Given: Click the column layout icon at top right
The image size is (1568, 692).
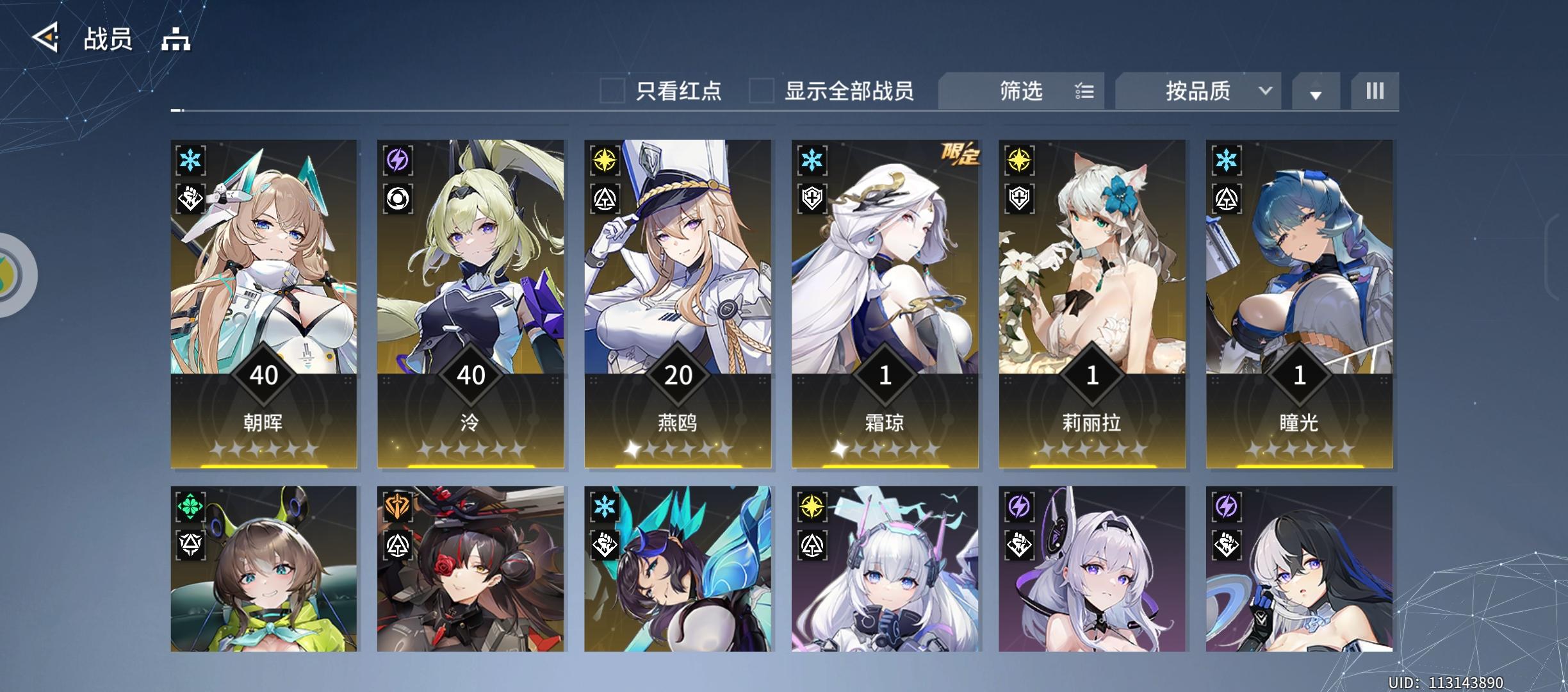Looking at the screenshot, I should (x=1375, y=91).
